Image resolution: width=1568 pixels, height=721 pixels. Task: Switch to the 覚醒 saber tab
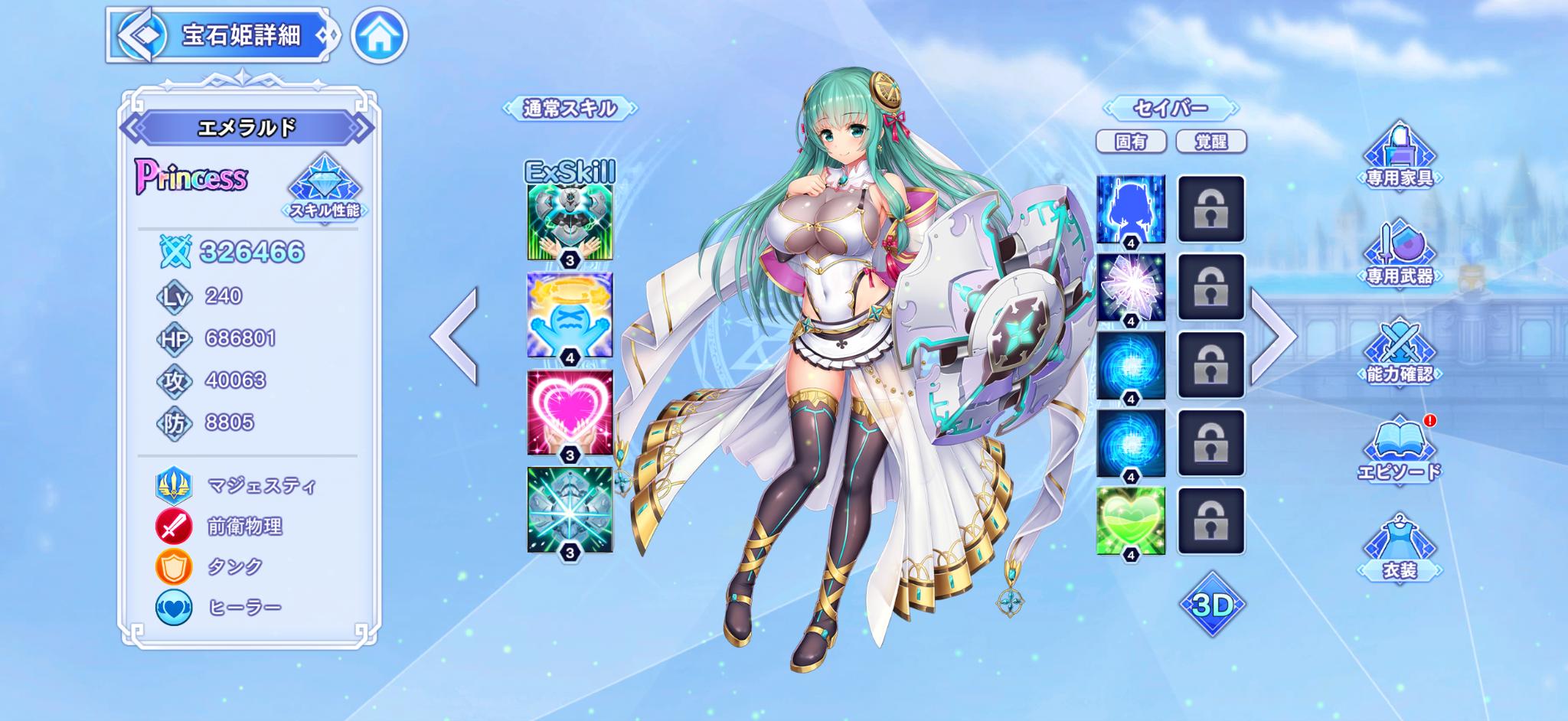tap(1210, 142)
